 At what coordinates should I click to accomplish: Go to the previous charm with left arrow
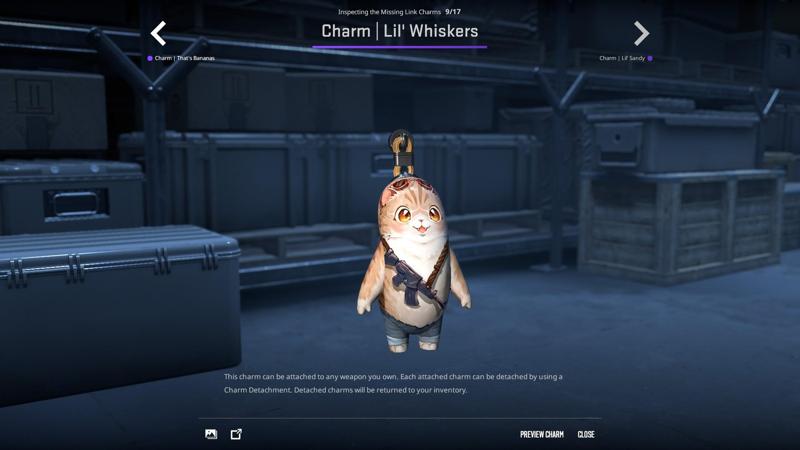(x=158, y=34)
